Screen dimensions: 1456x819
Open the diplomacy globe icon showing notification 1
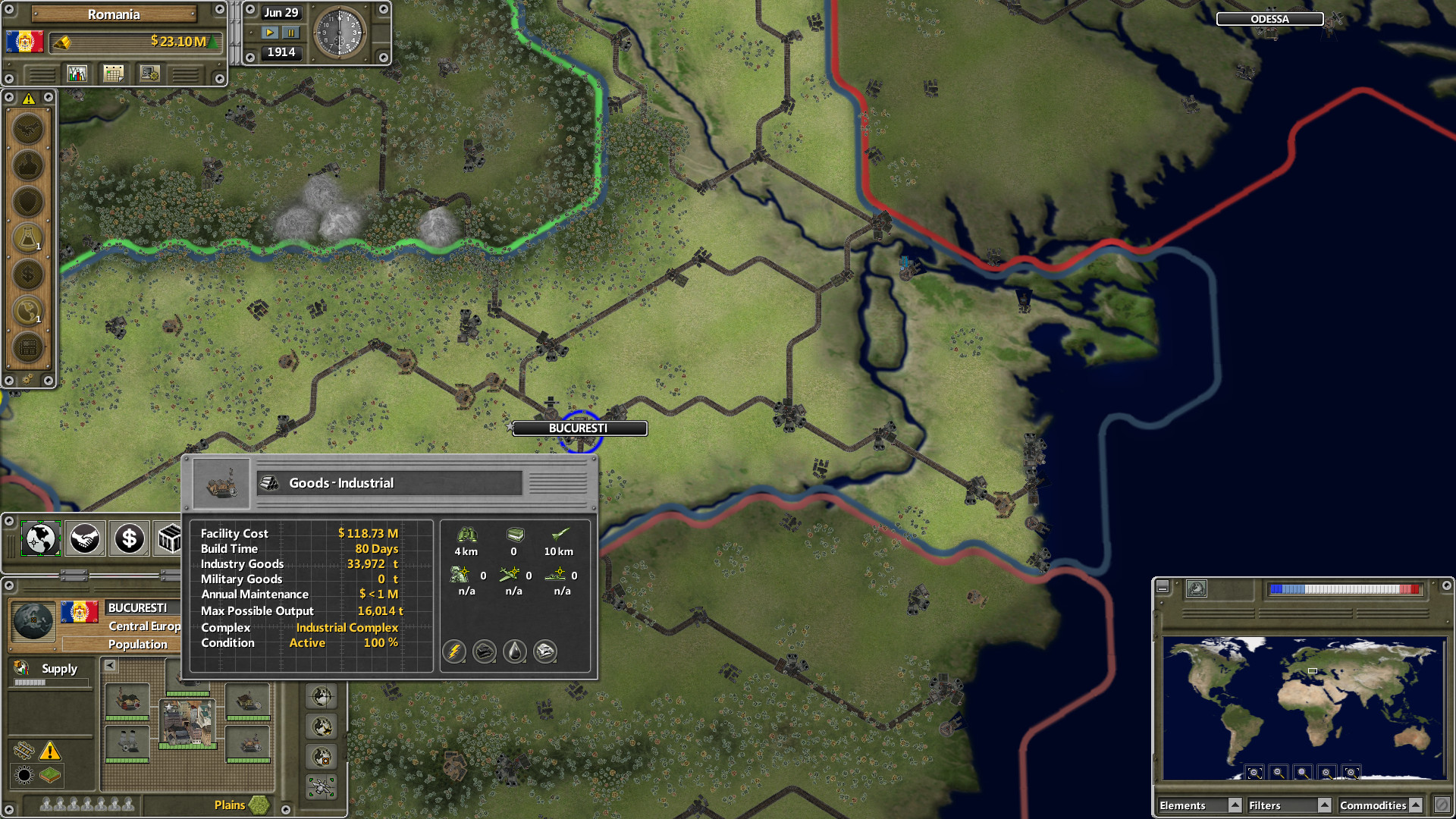(29, 310)
